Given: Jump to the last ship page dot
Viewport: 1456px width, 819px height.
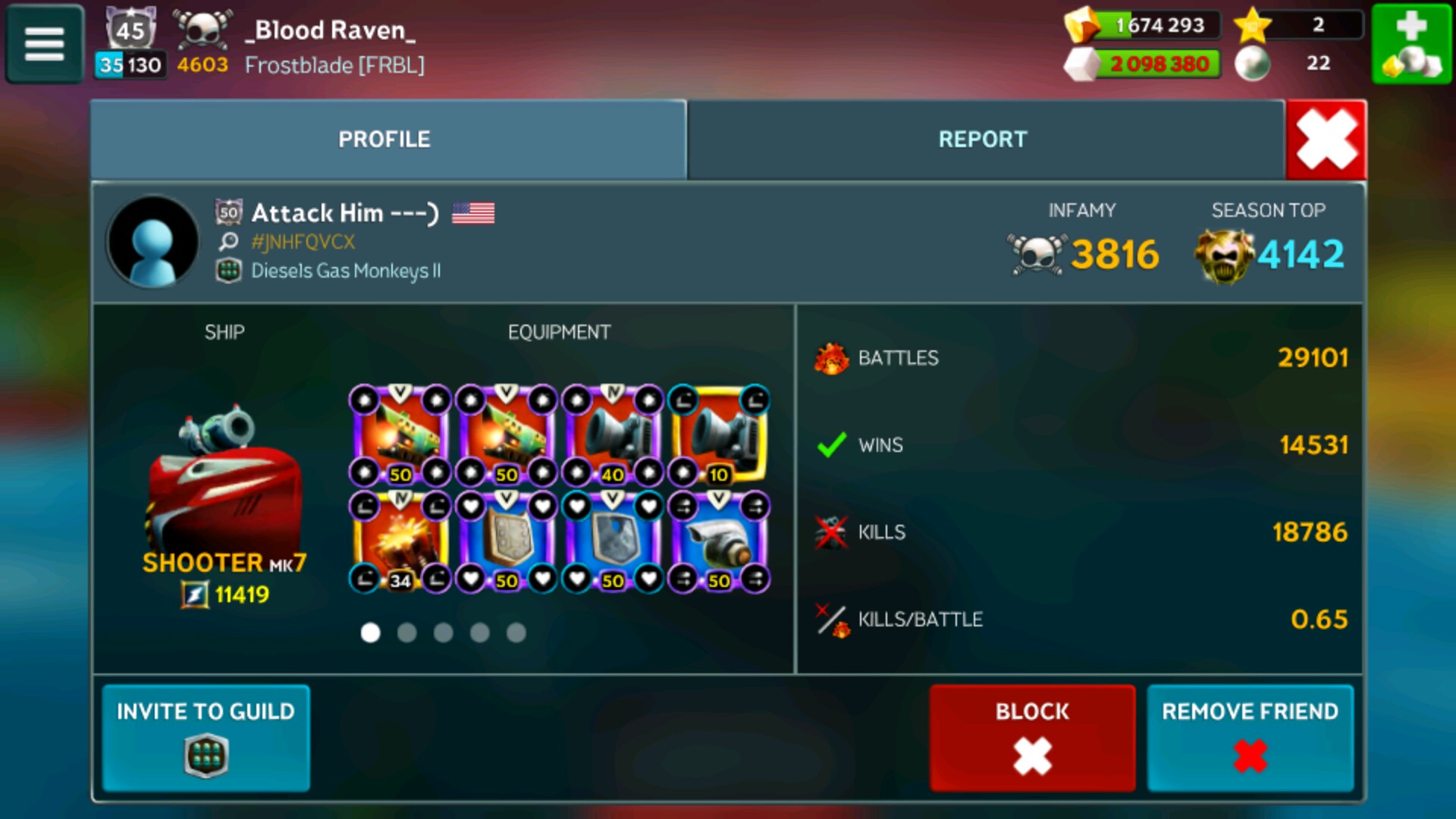Looking at the screenshot, I should point(516,632).
